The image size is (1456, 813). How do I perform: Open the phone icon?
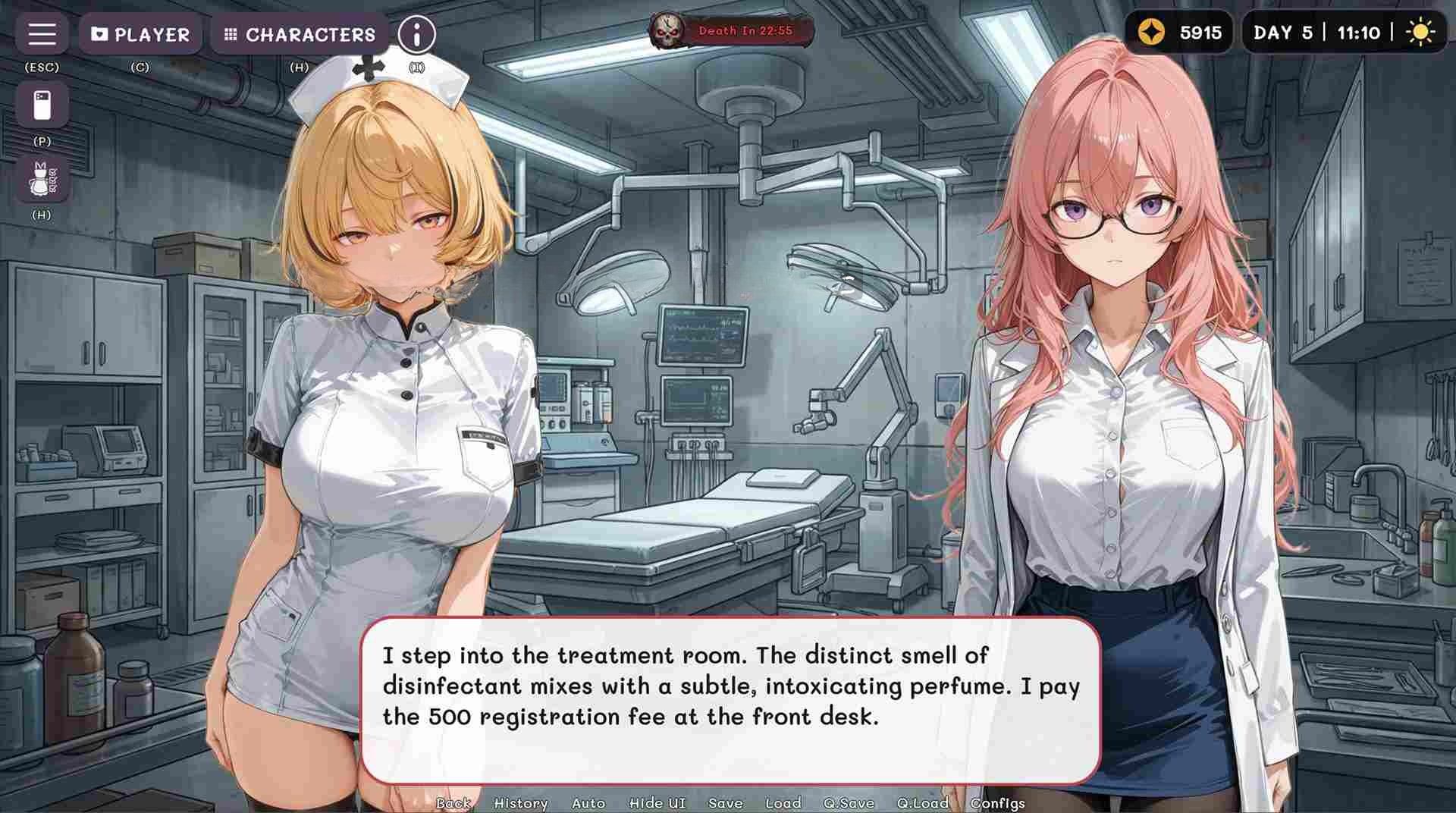pyautogui.click(x=42, y=105)
